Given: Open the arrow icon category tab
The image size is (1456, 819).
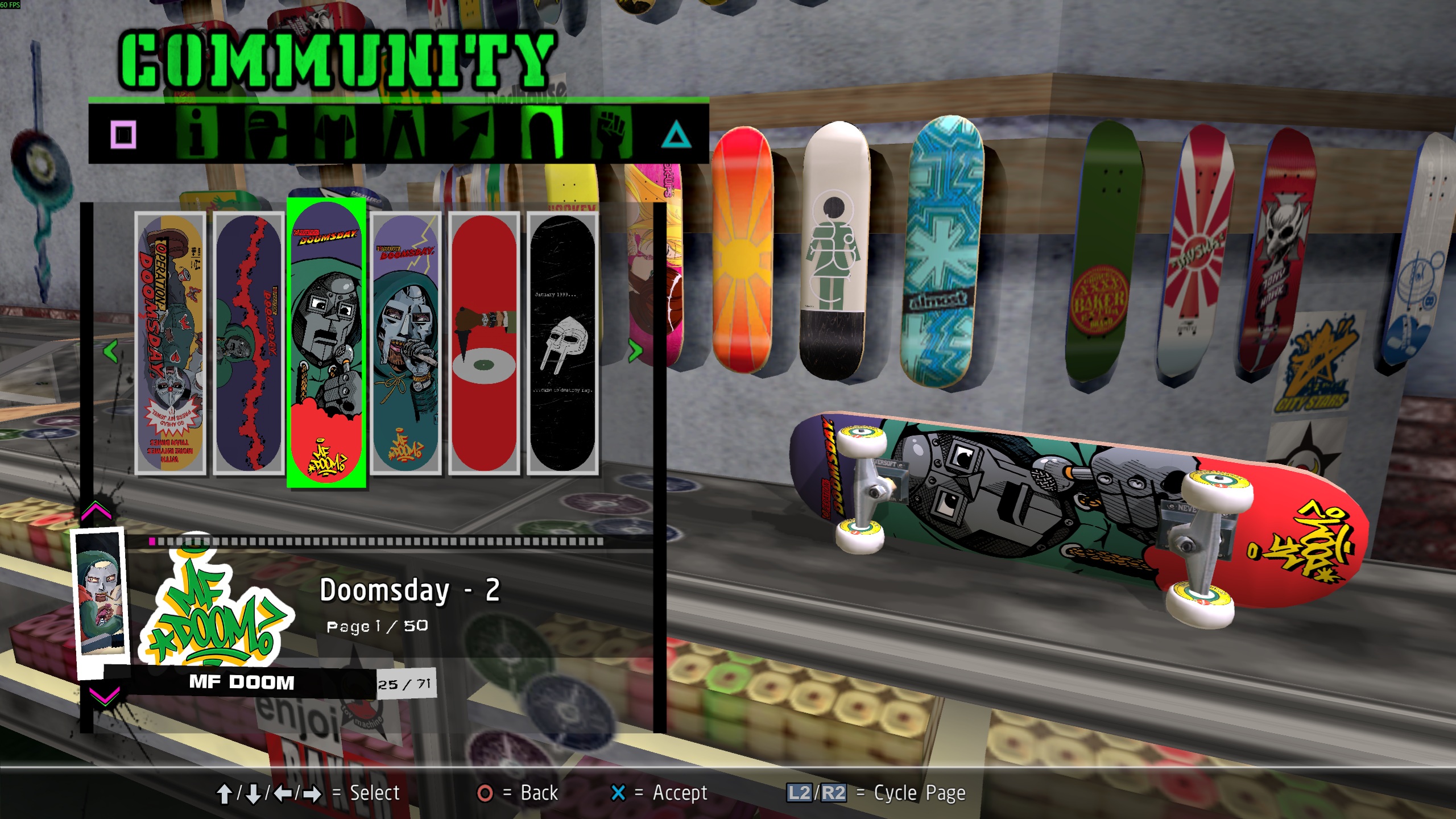Looking at the screenshot, I should 474,134.
